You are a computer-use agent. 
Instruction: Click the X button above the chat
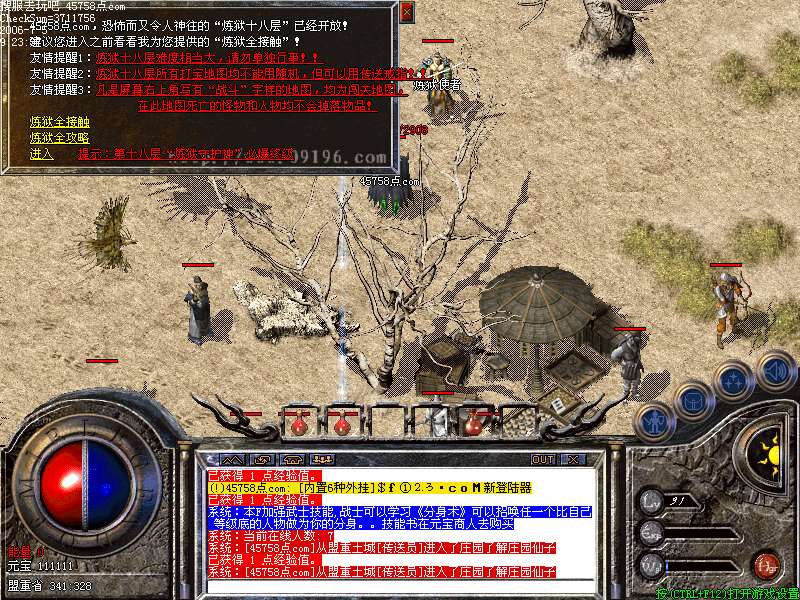tap(573, 459)
